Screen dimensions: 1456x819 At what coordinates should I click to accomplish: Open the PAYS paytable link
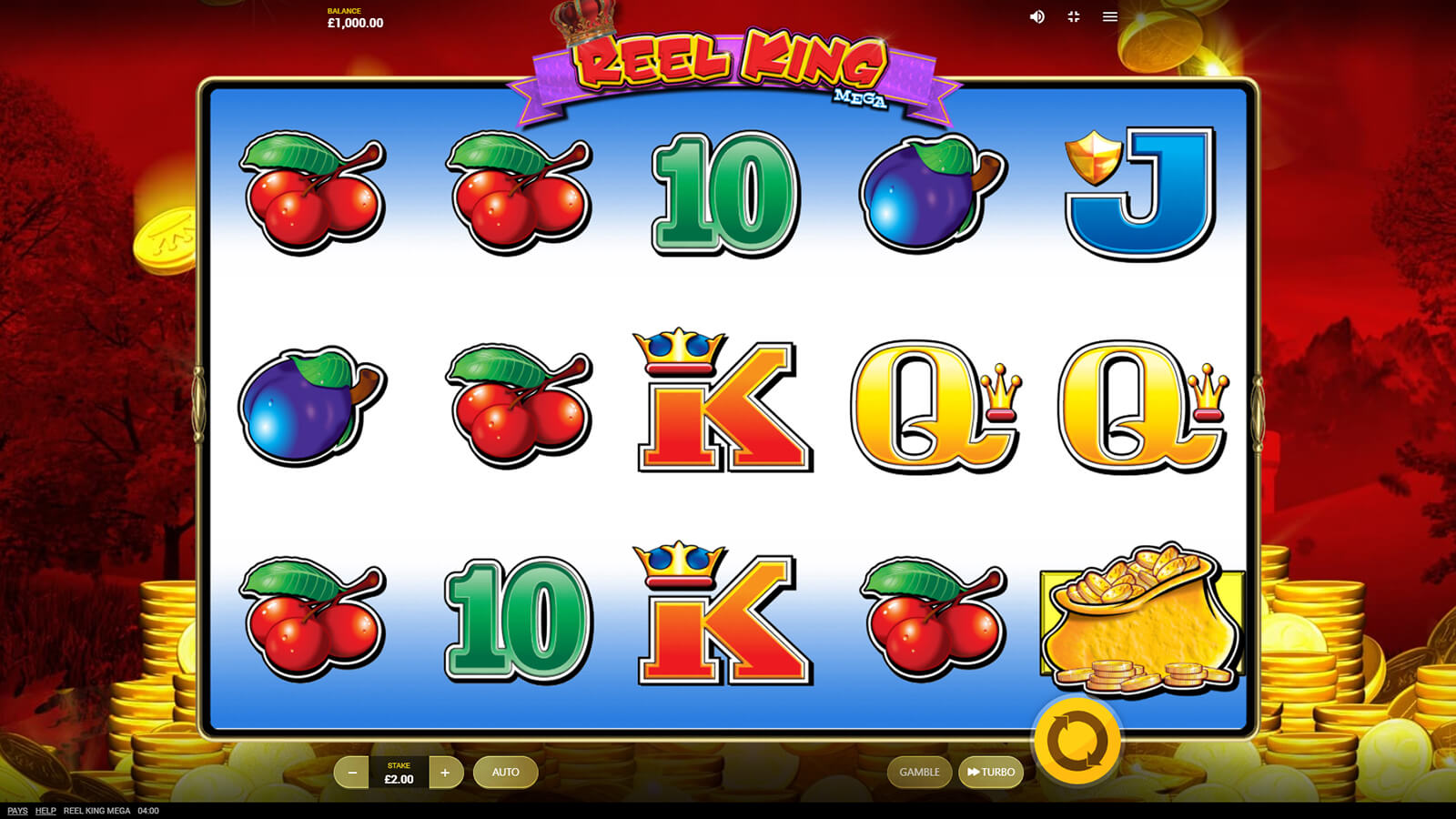17,811
